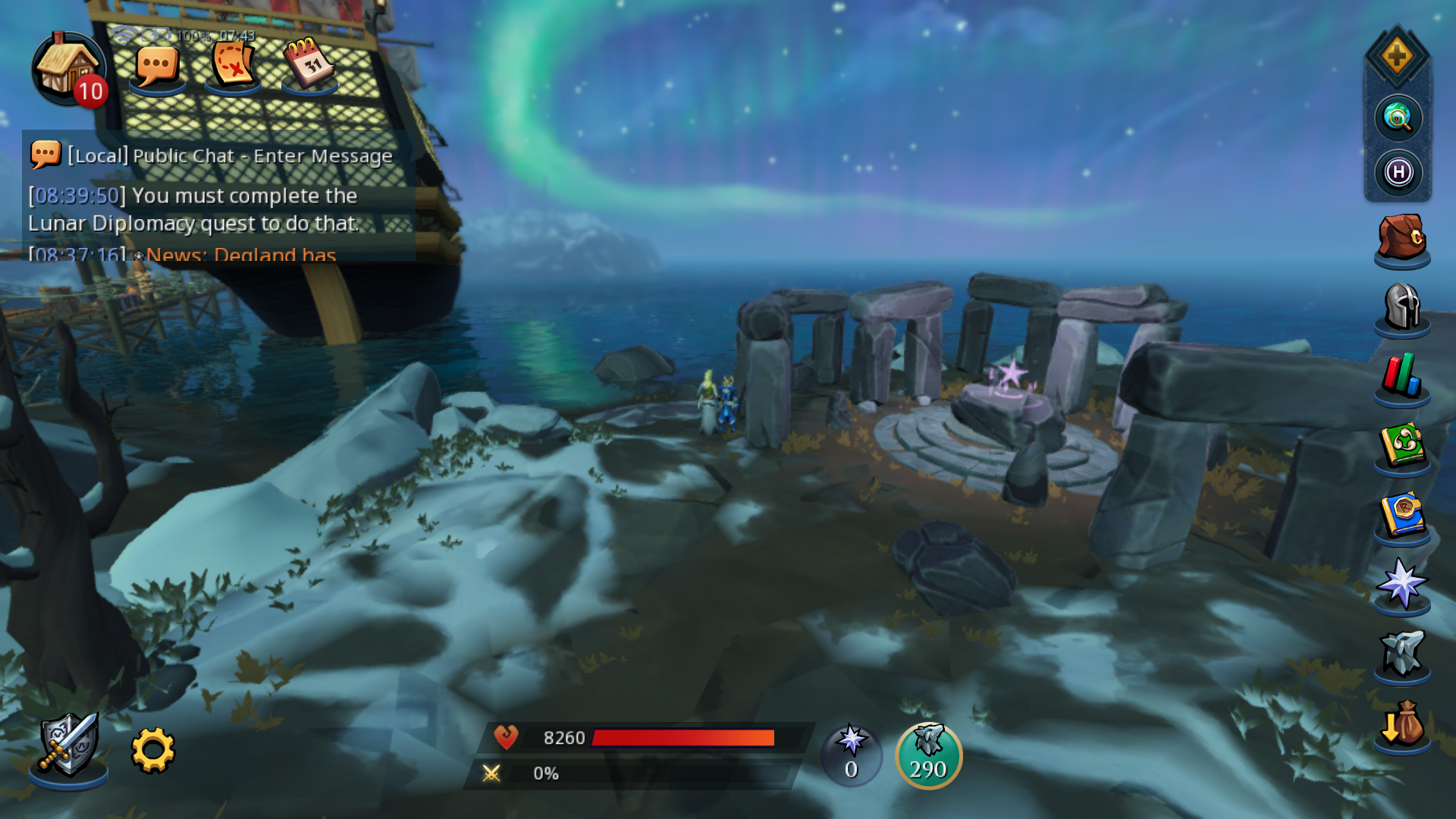Open the house home menu icon
Image resolution: width=1456 pixels, height=819 pixels.
[x=67, y=68]
